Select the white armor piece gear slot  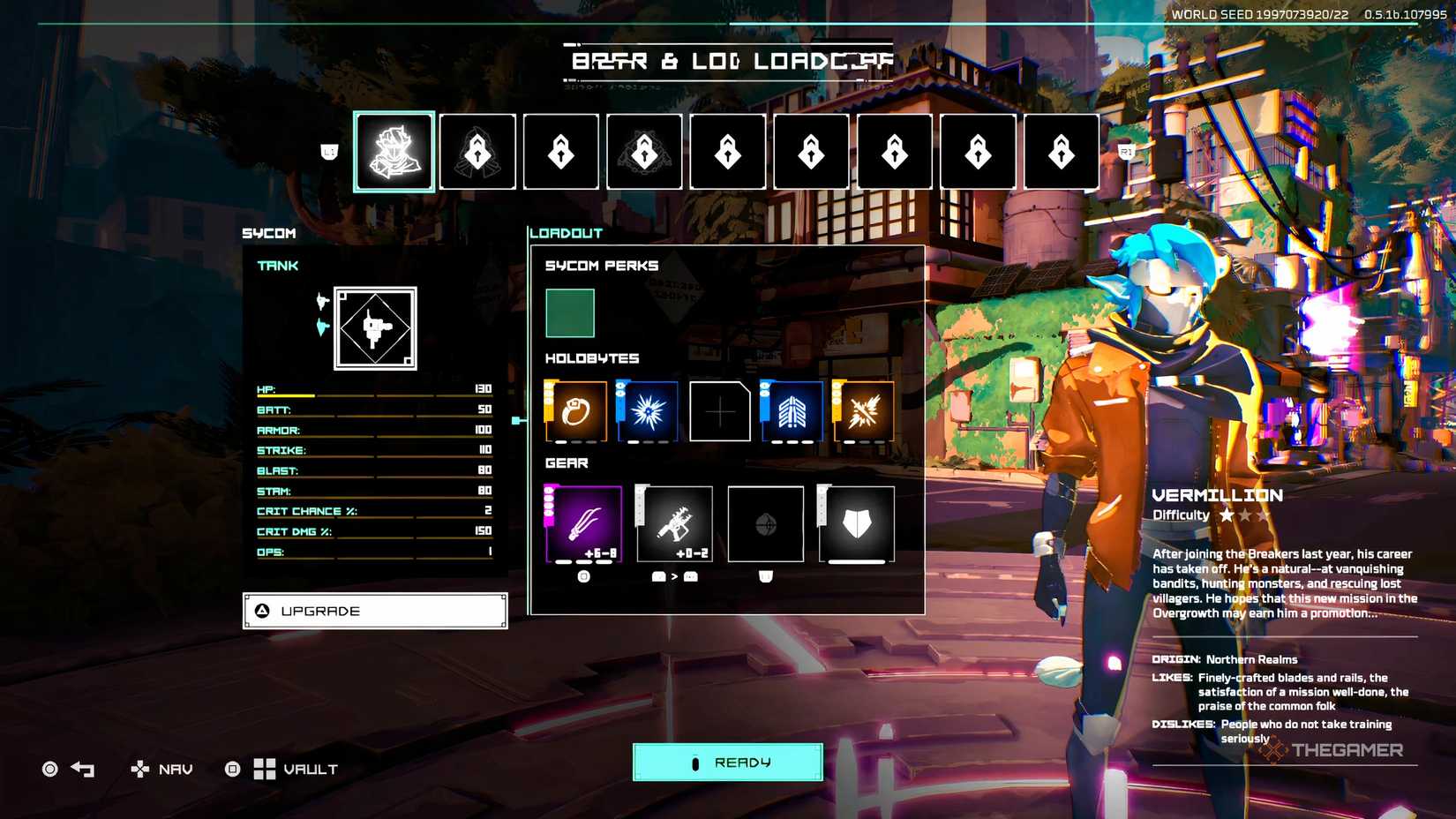click(x=858, y=524)
